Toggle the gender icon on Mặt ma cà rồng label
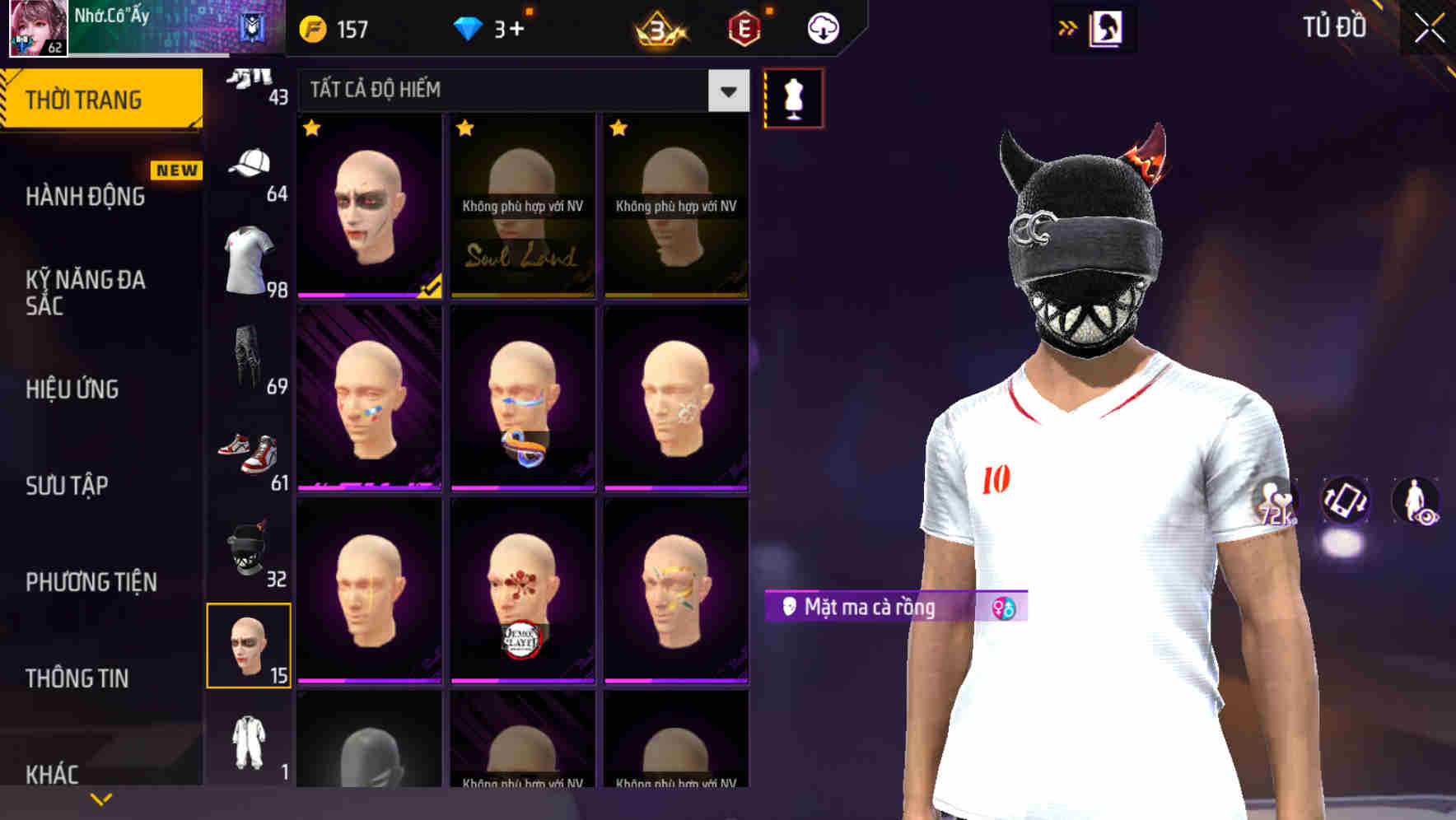Screen dimensions: 1456x820 pos(1001,608)
